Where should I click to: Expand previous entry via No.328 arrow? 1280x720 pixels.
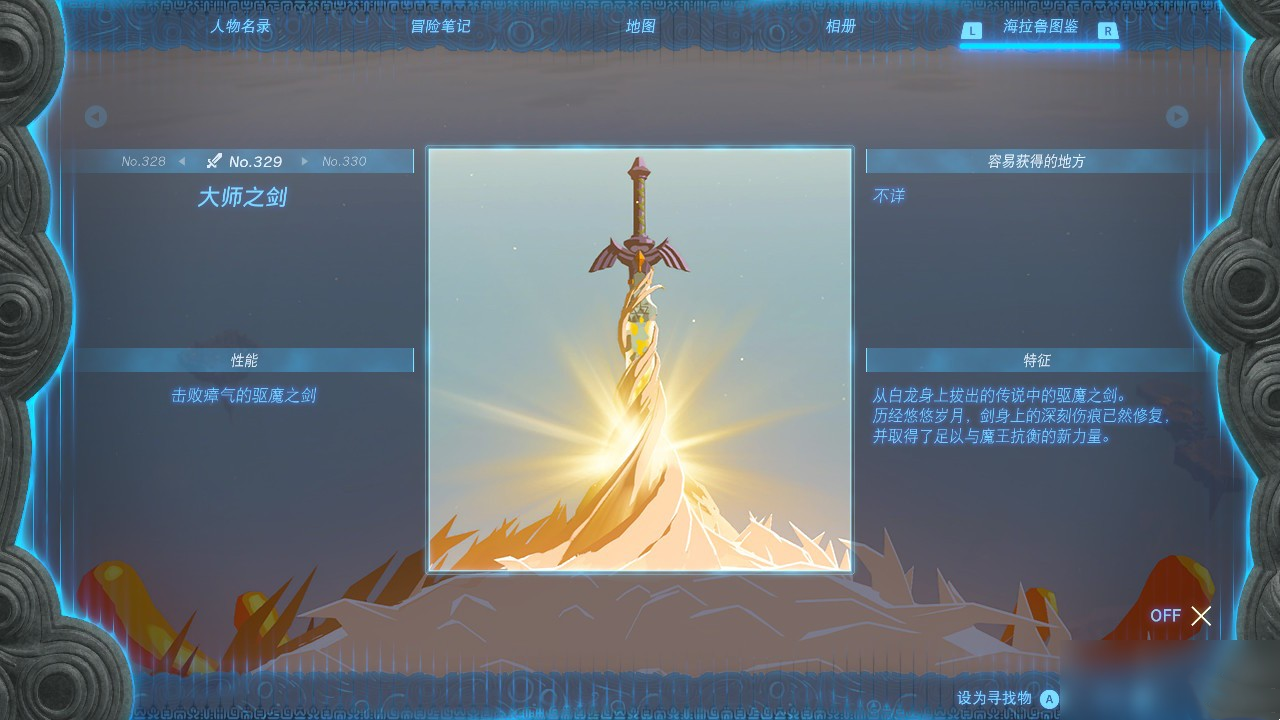pos(182,160)
